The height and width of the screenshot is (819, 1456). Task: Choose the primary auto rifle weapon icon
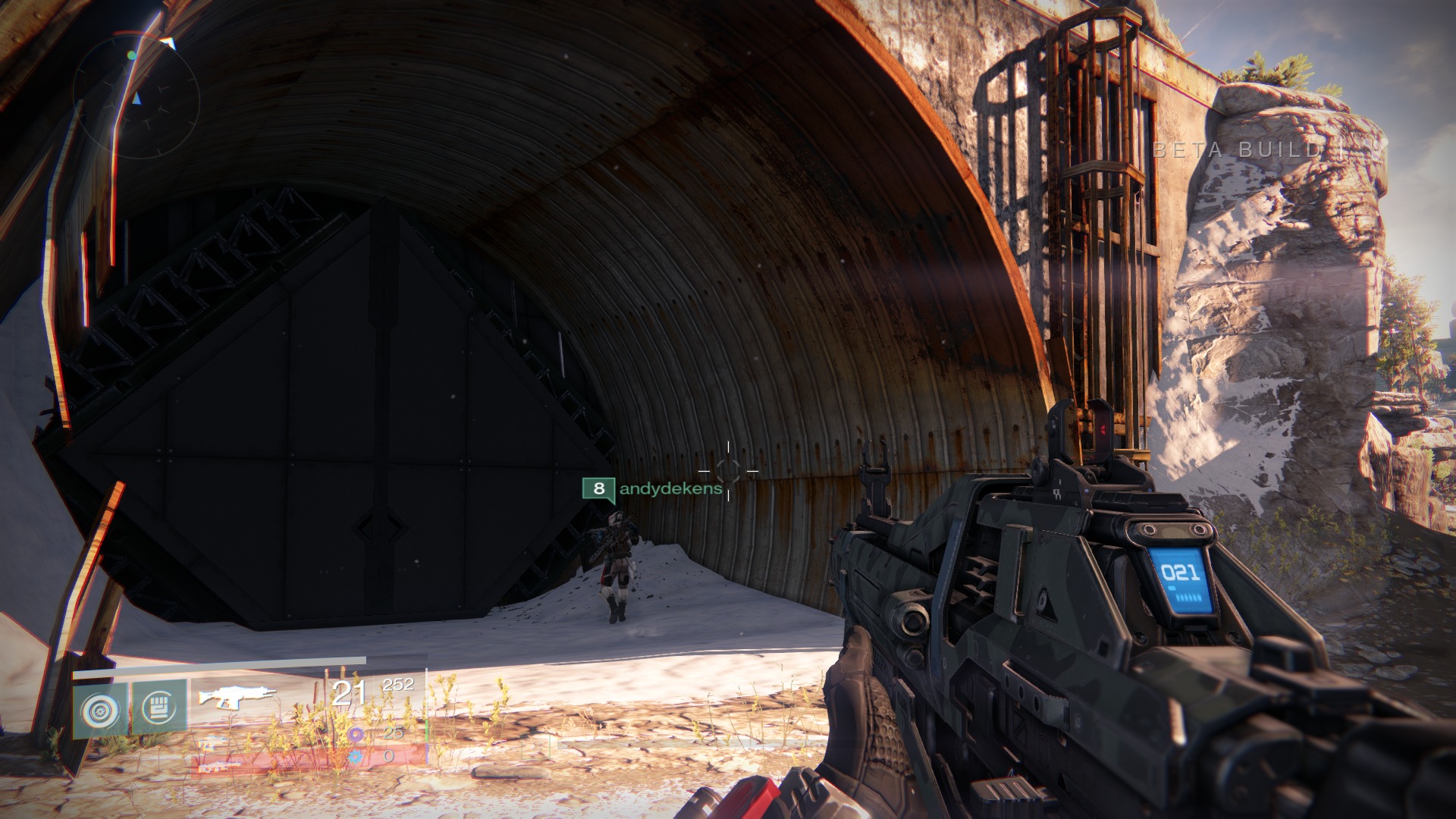[x=237, y=694]
